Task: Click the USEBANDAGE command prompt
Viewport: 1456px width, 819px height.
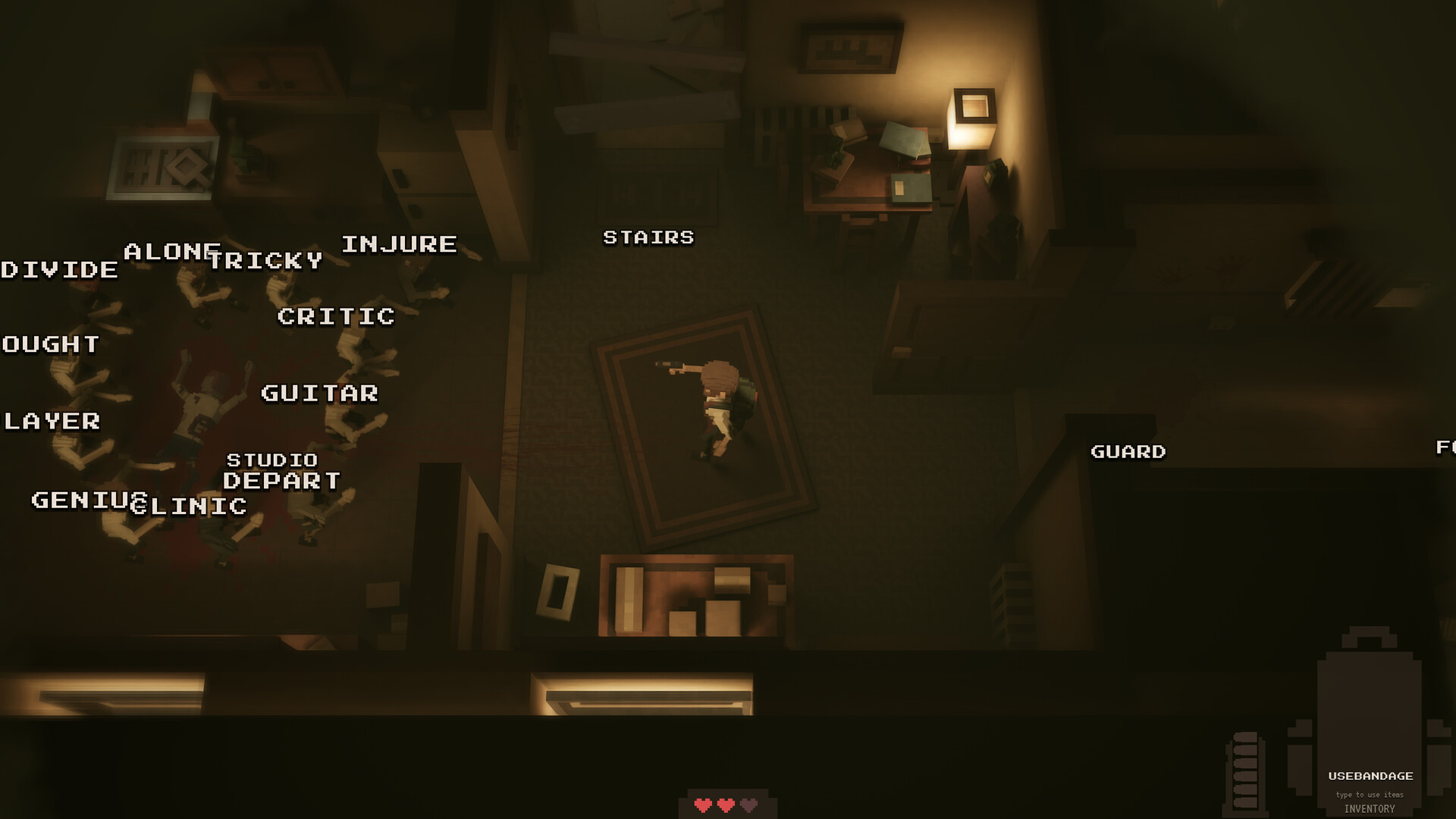Action: tap(1371, 776)
